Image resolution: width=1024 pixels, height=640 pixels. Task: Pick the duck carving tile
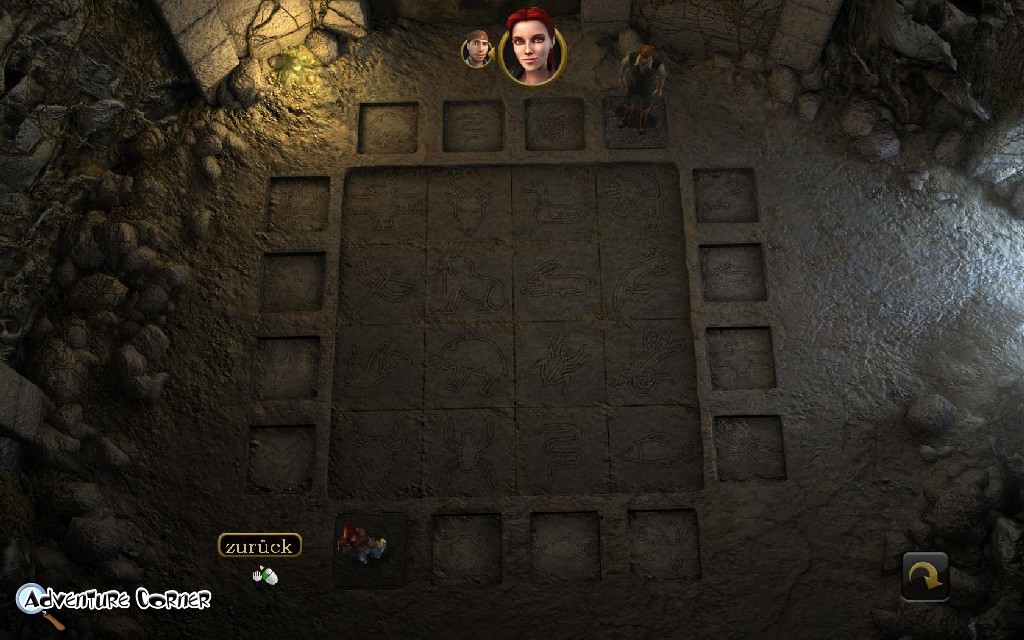[x=554, y=207]
